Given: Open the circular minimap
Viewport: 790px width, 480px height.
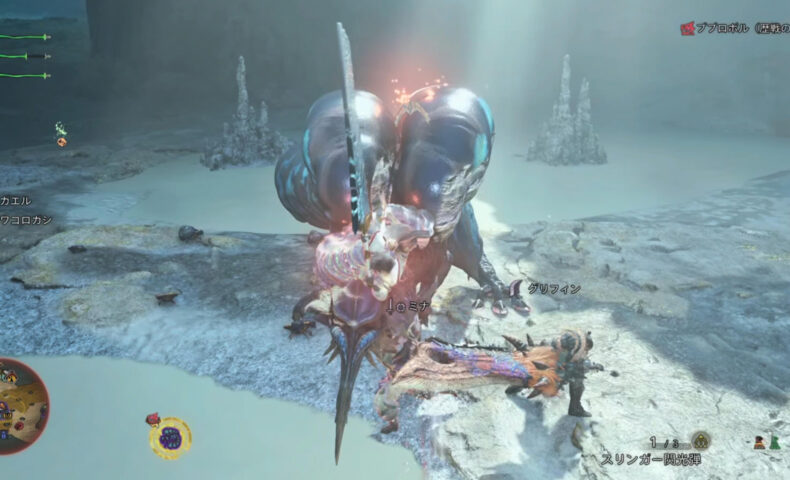Looking at the screenshot, I should pyautogui.click(x=20, y=406).
